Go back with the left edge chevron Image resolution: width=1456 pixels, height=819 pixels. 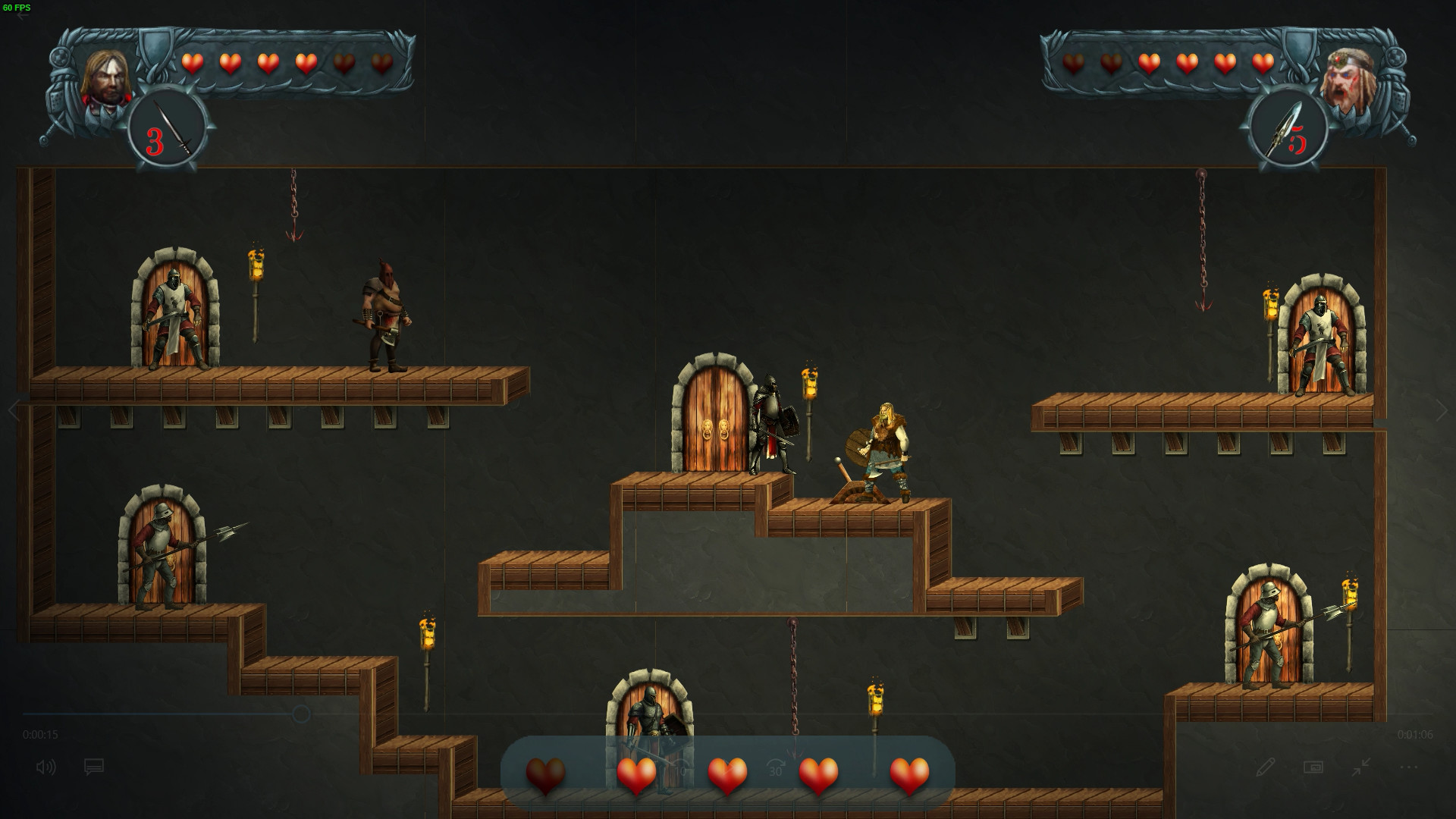[x=14, y=411]
